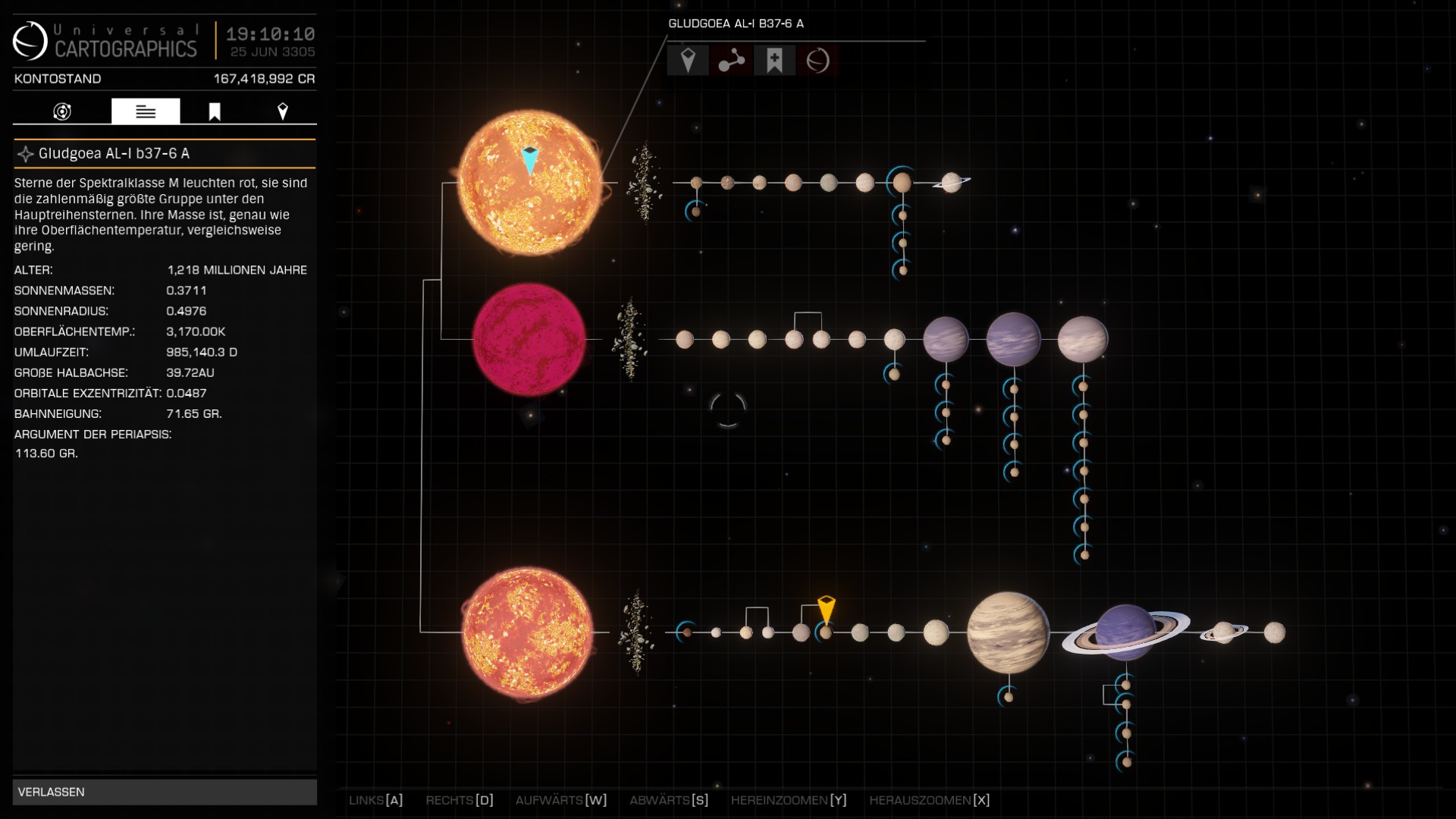Set target with the map pin icon
1456x819 pixels.
pos(688,61)
